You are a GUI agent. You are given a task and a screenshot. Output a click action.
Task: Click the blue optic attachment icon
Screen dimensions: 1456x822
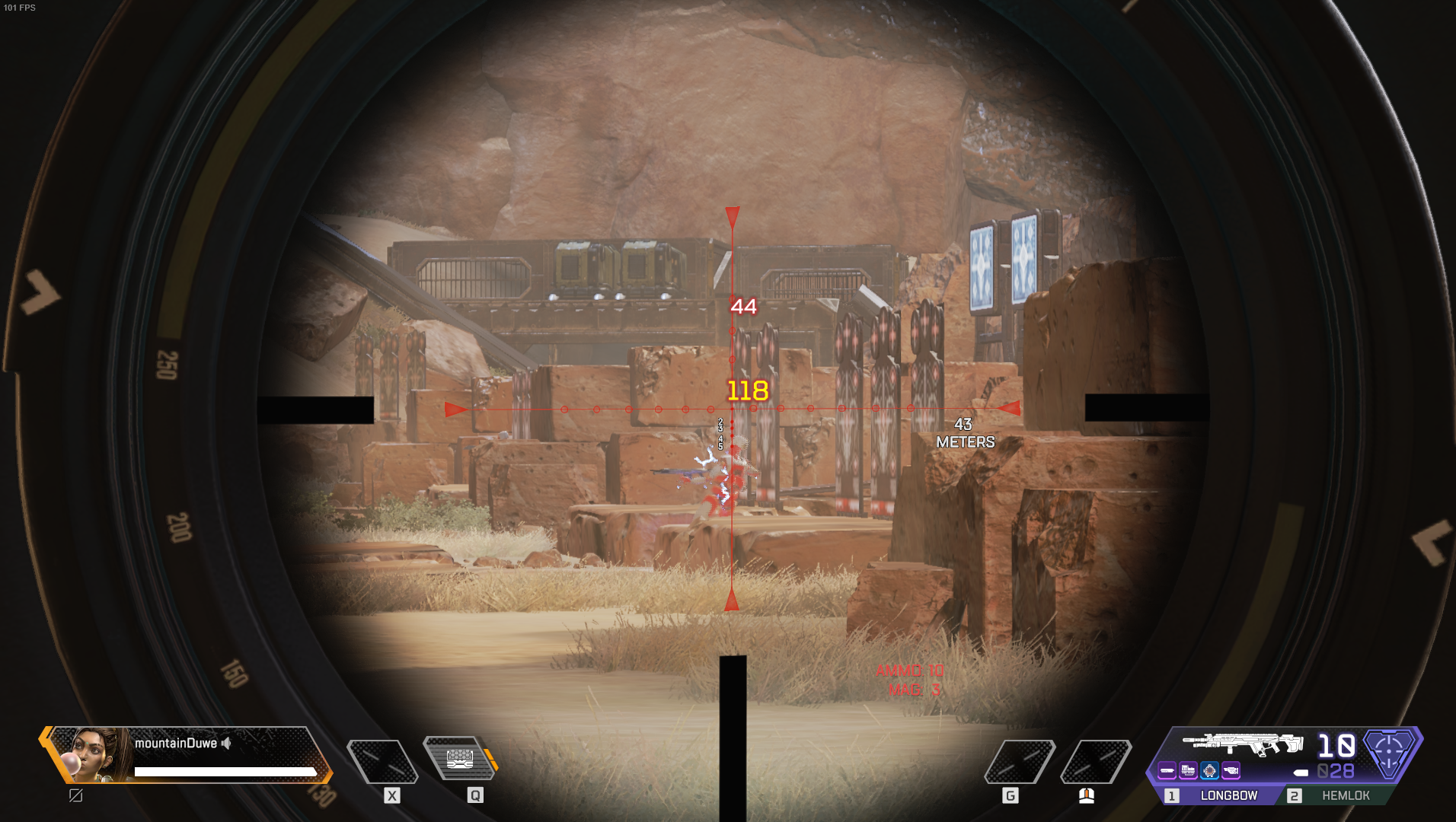[1209, 771]
